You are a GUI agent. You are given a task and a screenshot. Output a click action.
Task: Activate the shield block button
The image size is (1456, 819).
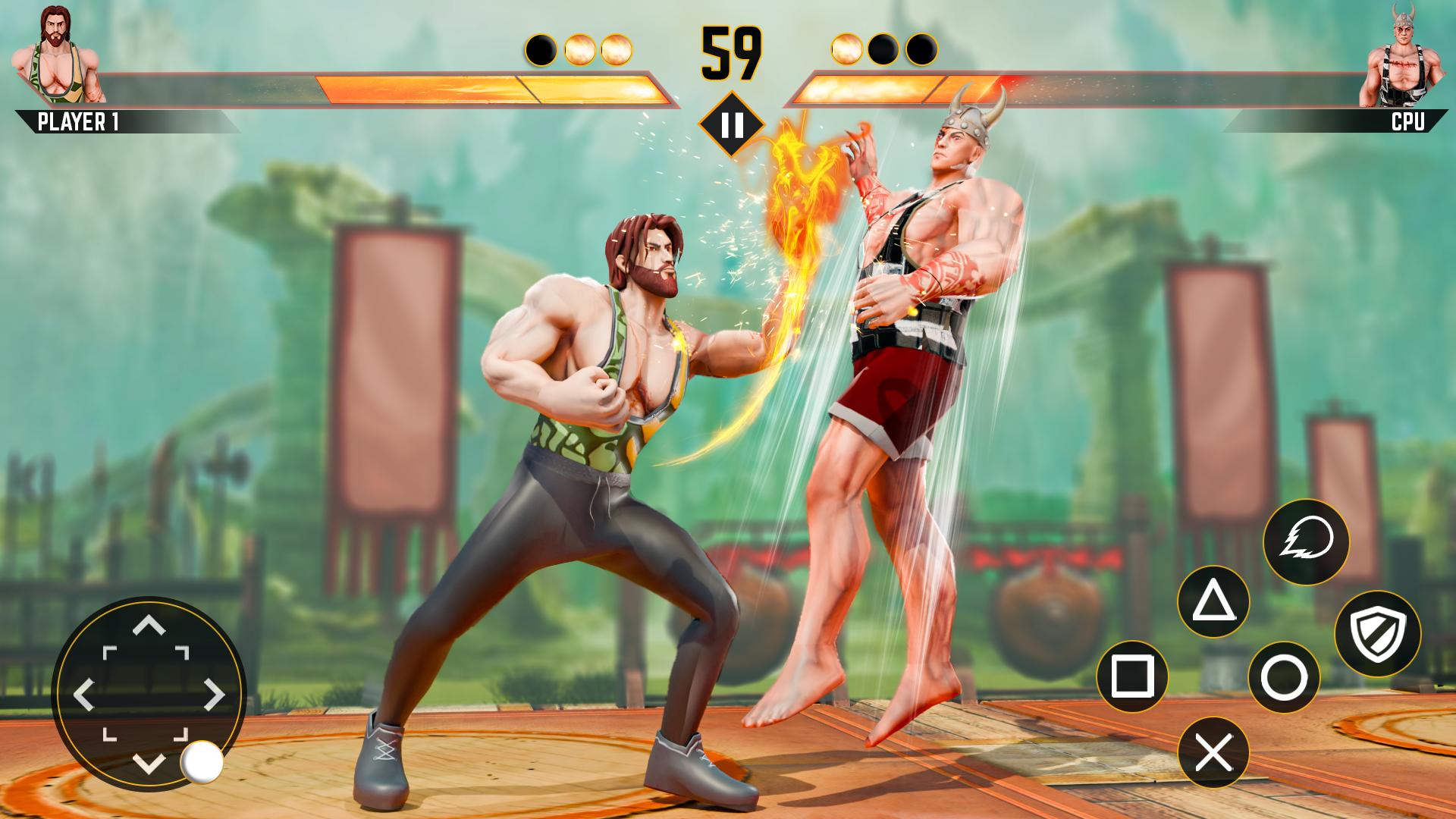click(1377, 634)
